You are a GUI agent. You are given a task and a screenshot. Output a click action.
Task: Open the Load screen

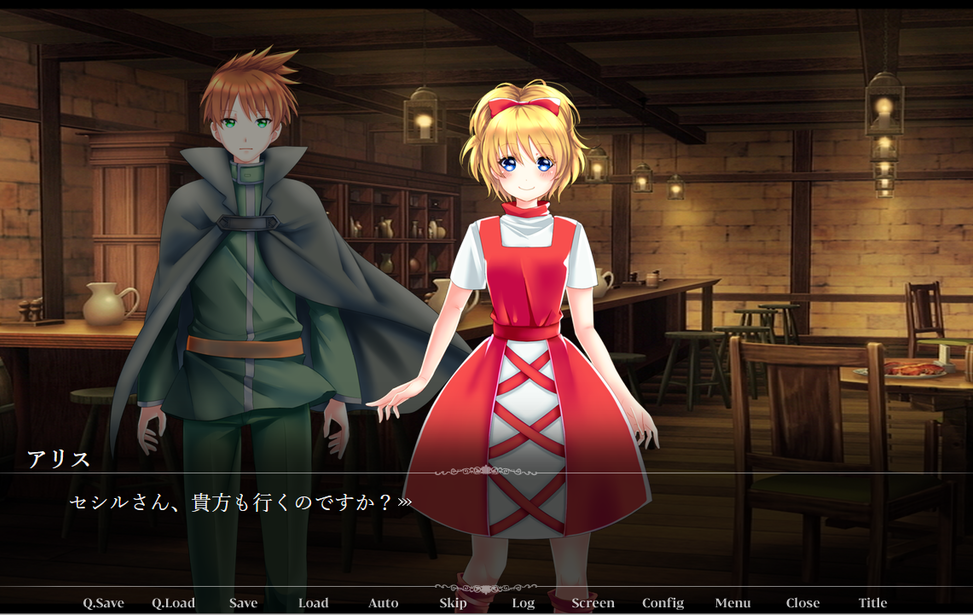[313, 603]
